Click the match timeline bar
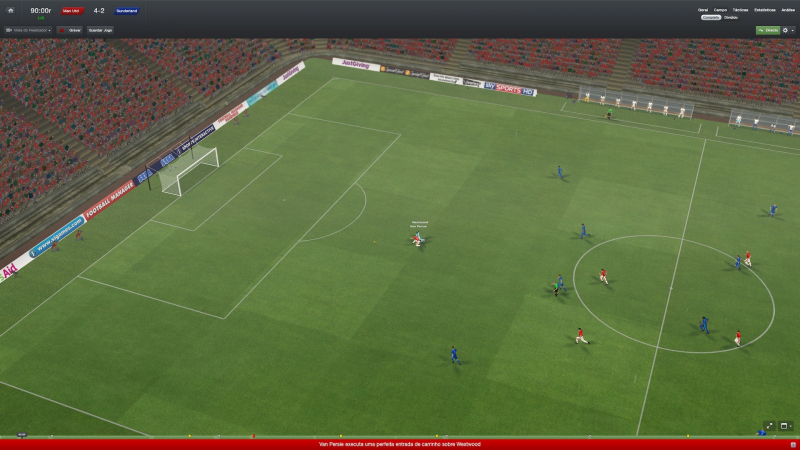 tap(400, 436)
